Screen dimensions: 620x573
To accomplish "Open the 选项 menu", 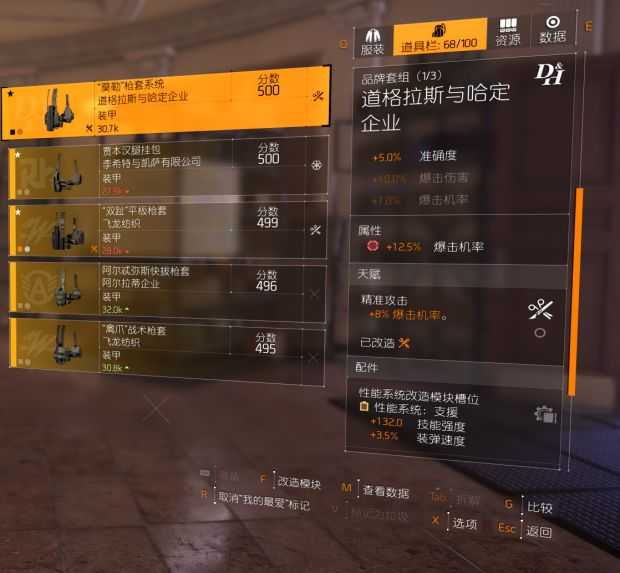I will pyautogui.click(x=463, y=523).
